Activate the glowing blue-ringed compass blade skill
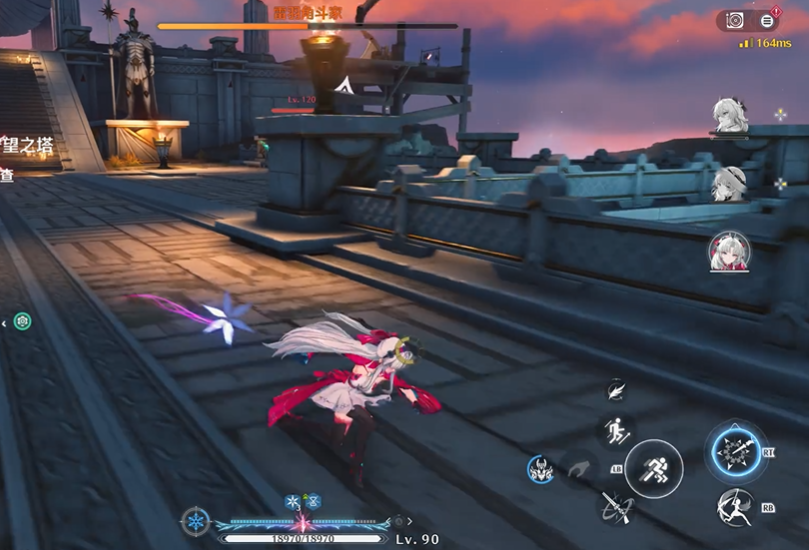Screen dimensions: 809x550 tap(735, 450)
